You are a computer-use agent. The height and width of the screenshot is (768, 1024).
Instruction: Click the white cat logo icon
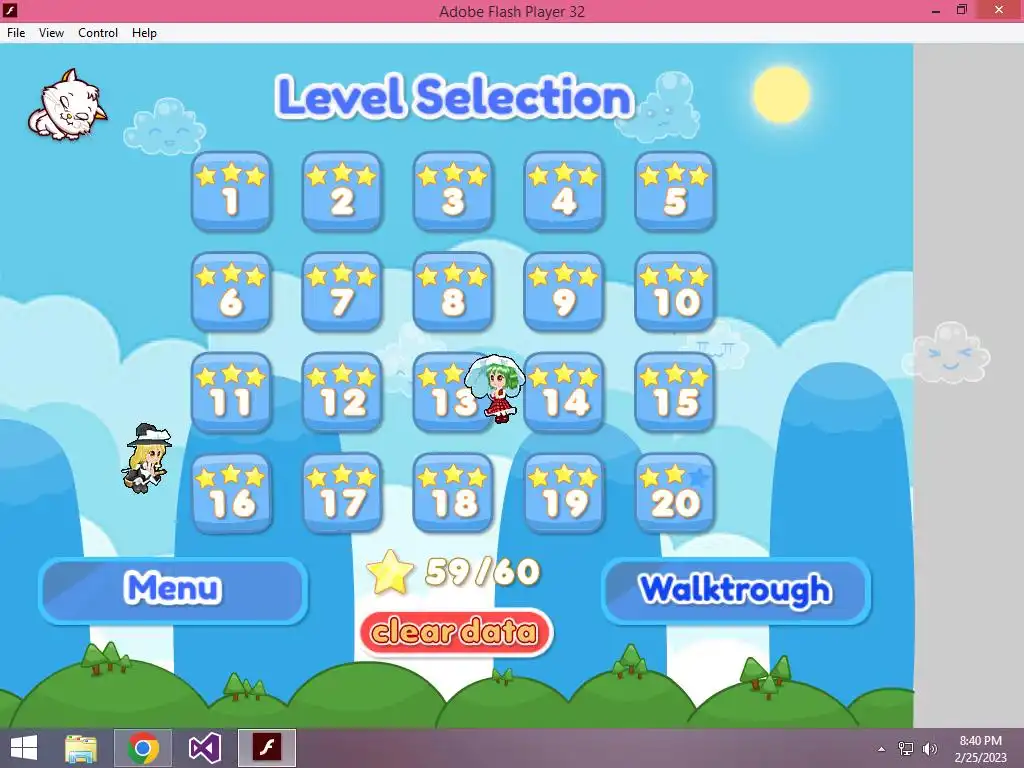[66, 106]
